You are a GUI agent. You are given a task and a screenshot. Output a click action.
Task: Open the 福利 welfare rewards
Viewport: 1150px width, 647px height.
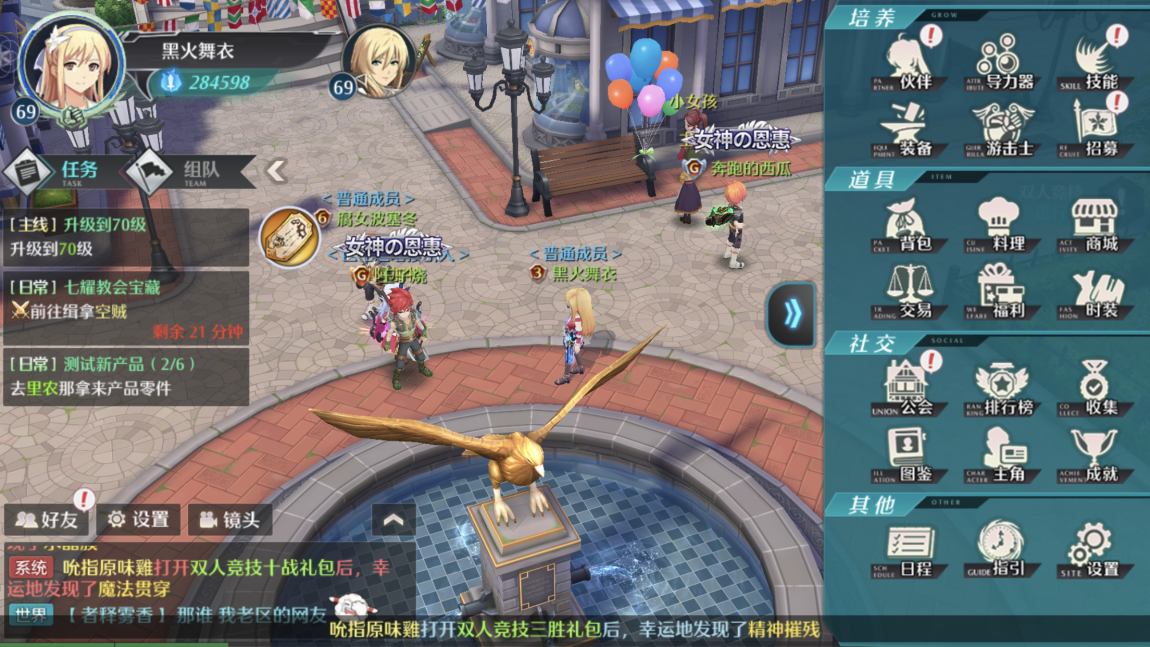coord(1002,292)
